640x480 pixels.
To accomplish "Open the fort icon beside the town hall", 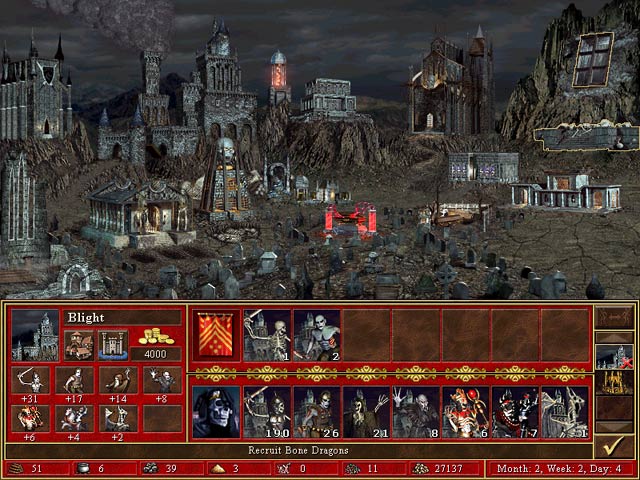I will pyautogui.click(x=110, y=344).
